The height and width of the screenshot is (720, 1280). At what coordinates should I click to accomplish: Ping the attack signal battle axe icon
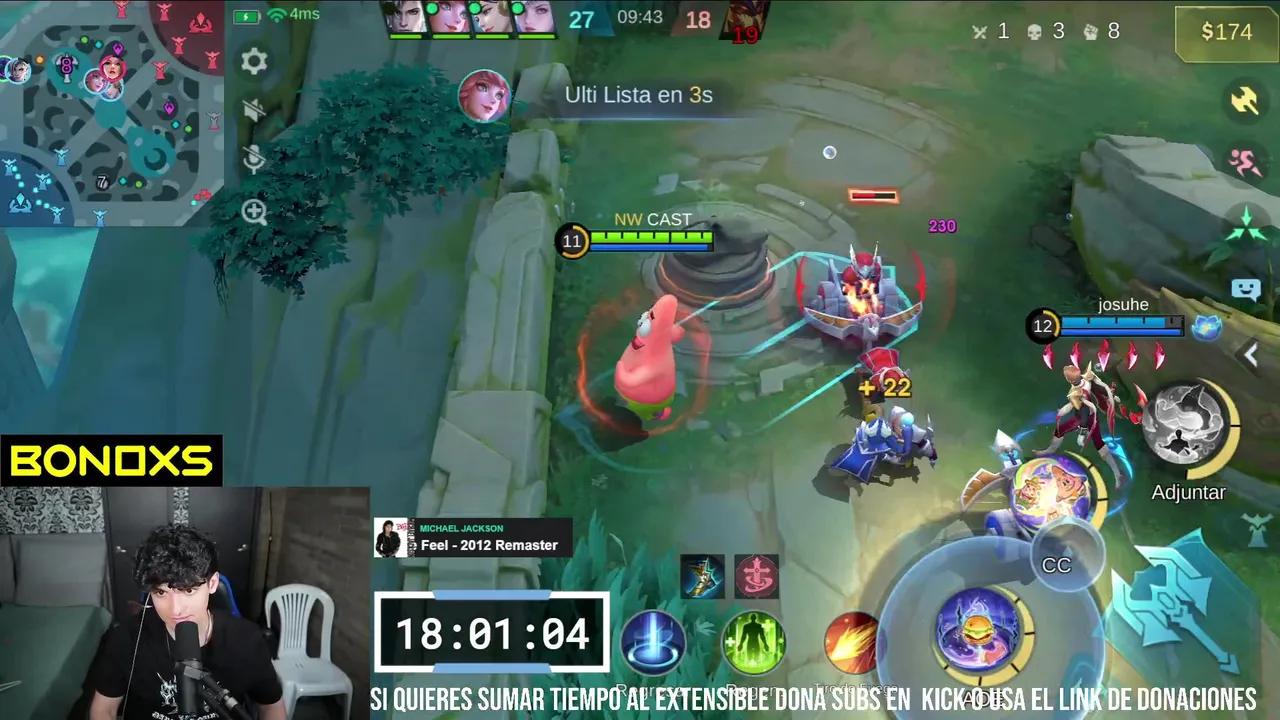click(1244, 102)
